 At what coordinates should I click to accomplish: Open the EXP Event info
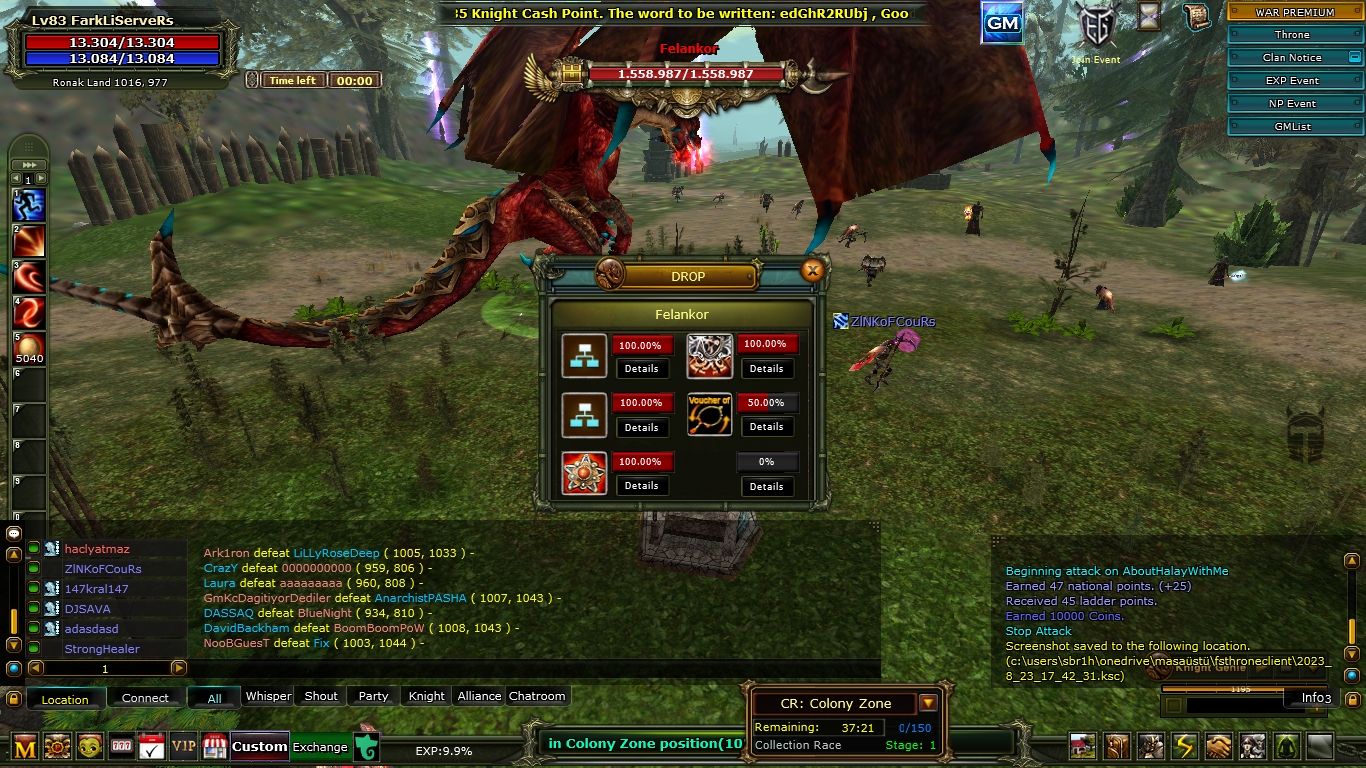tap(1291, 81)
